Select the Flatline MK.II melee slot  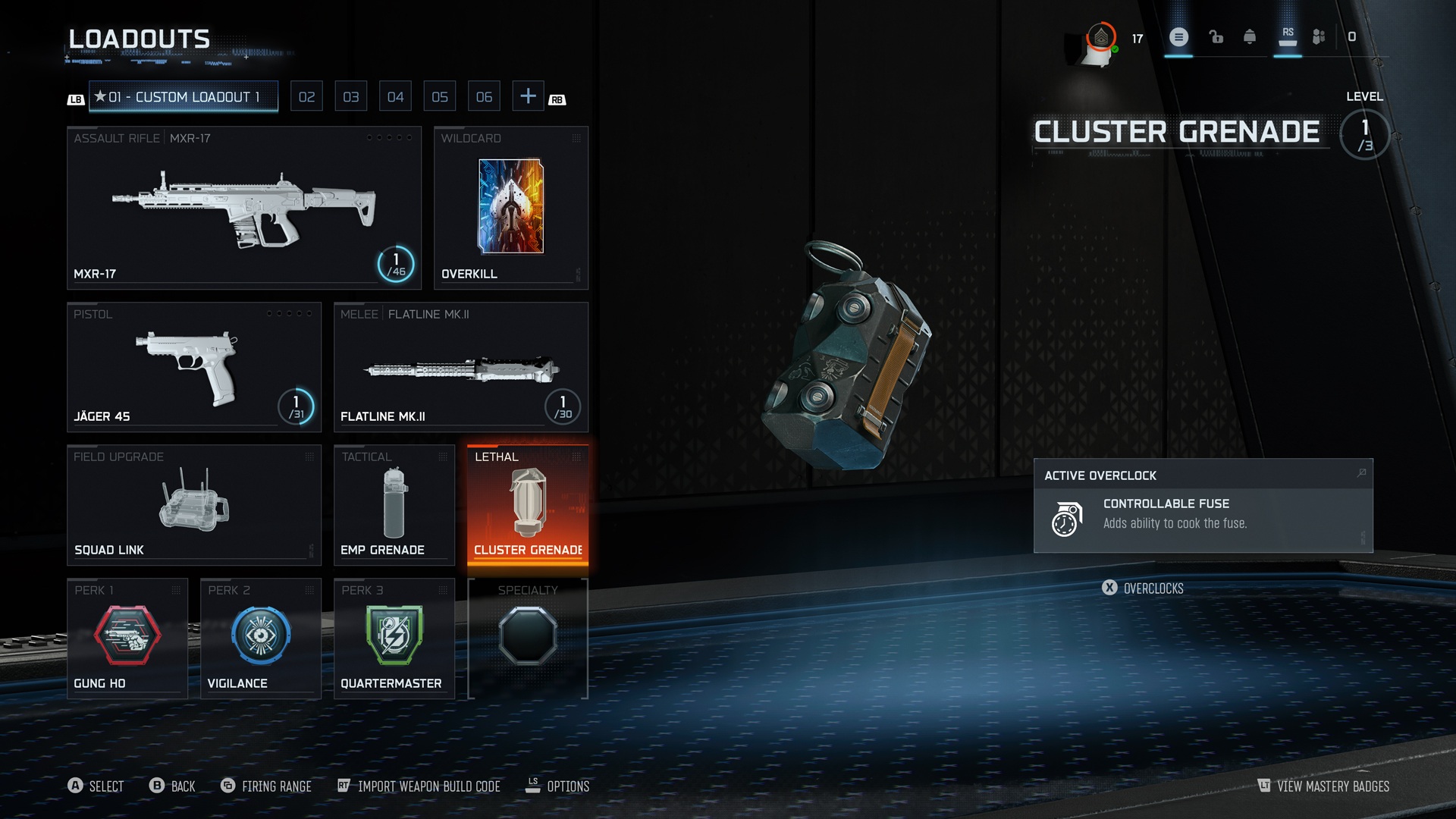point(460,367)
